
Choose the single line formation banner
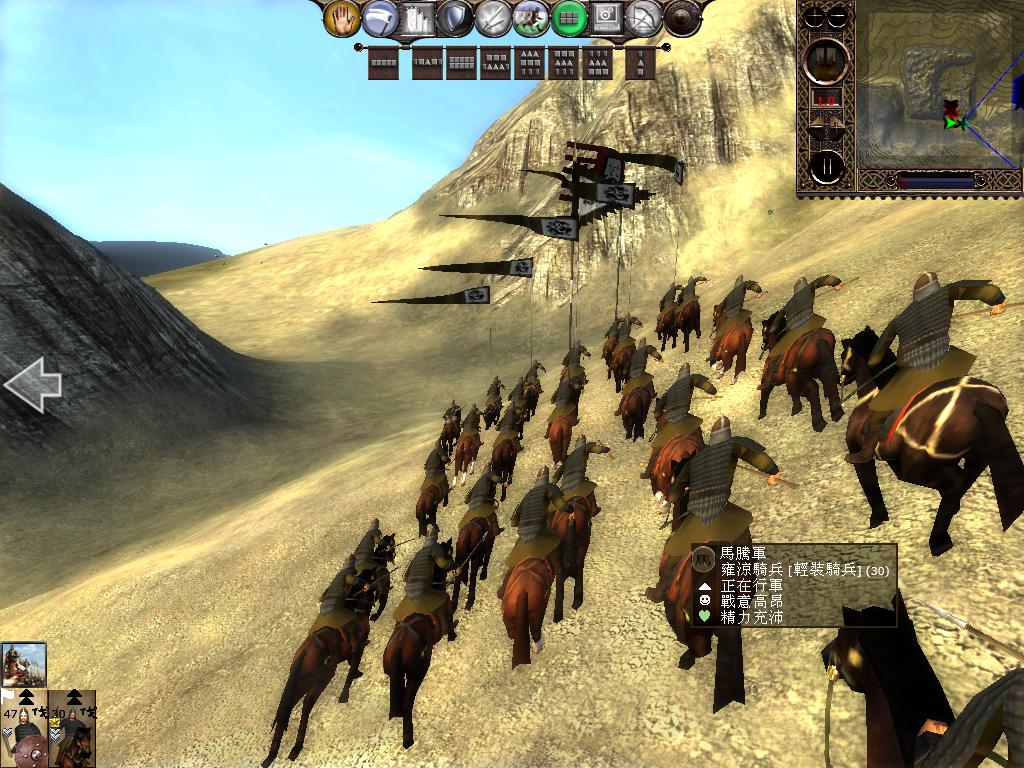pos(384,64)
